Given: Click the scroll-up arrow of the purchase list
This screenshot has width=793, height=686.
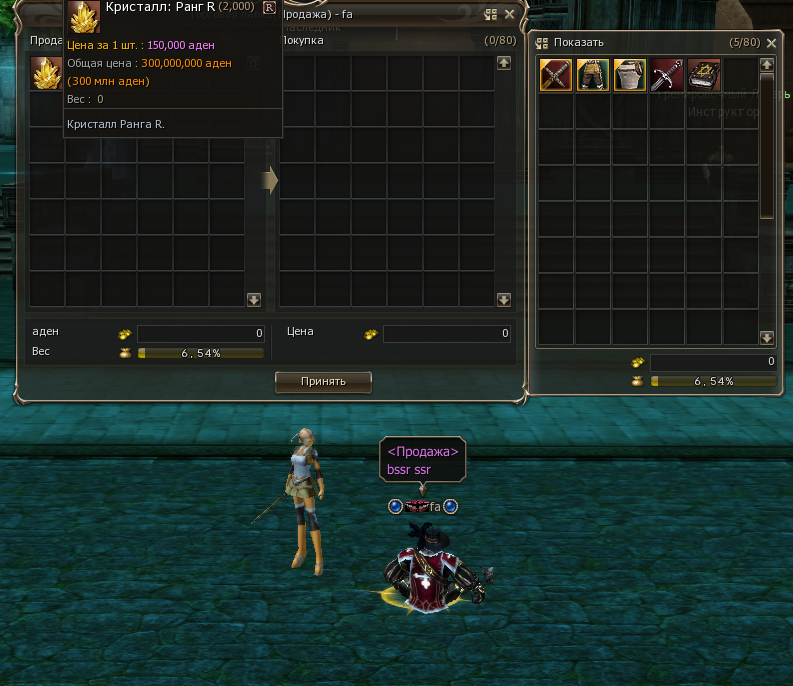Looking at the screenshot, I should (504, 63).
